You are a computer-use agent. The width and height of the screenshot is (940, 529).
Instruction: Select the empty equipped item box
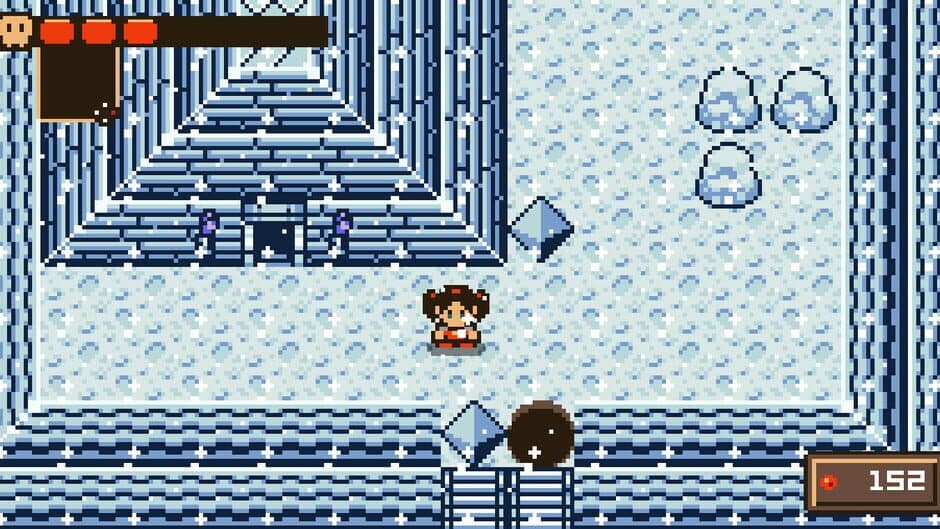[78, 83]
